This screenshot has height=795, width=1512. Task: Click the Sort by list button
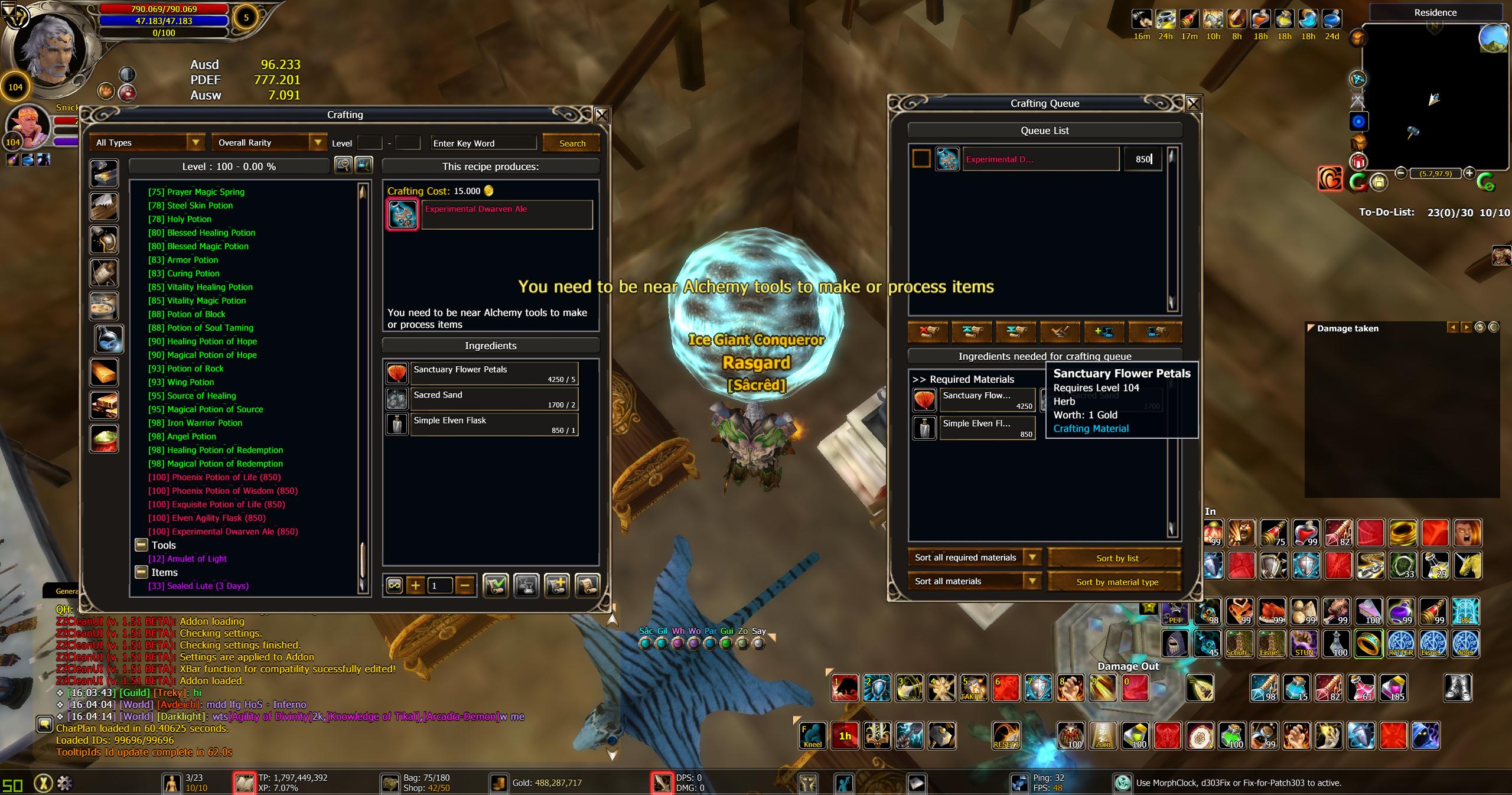[1117, 558]
